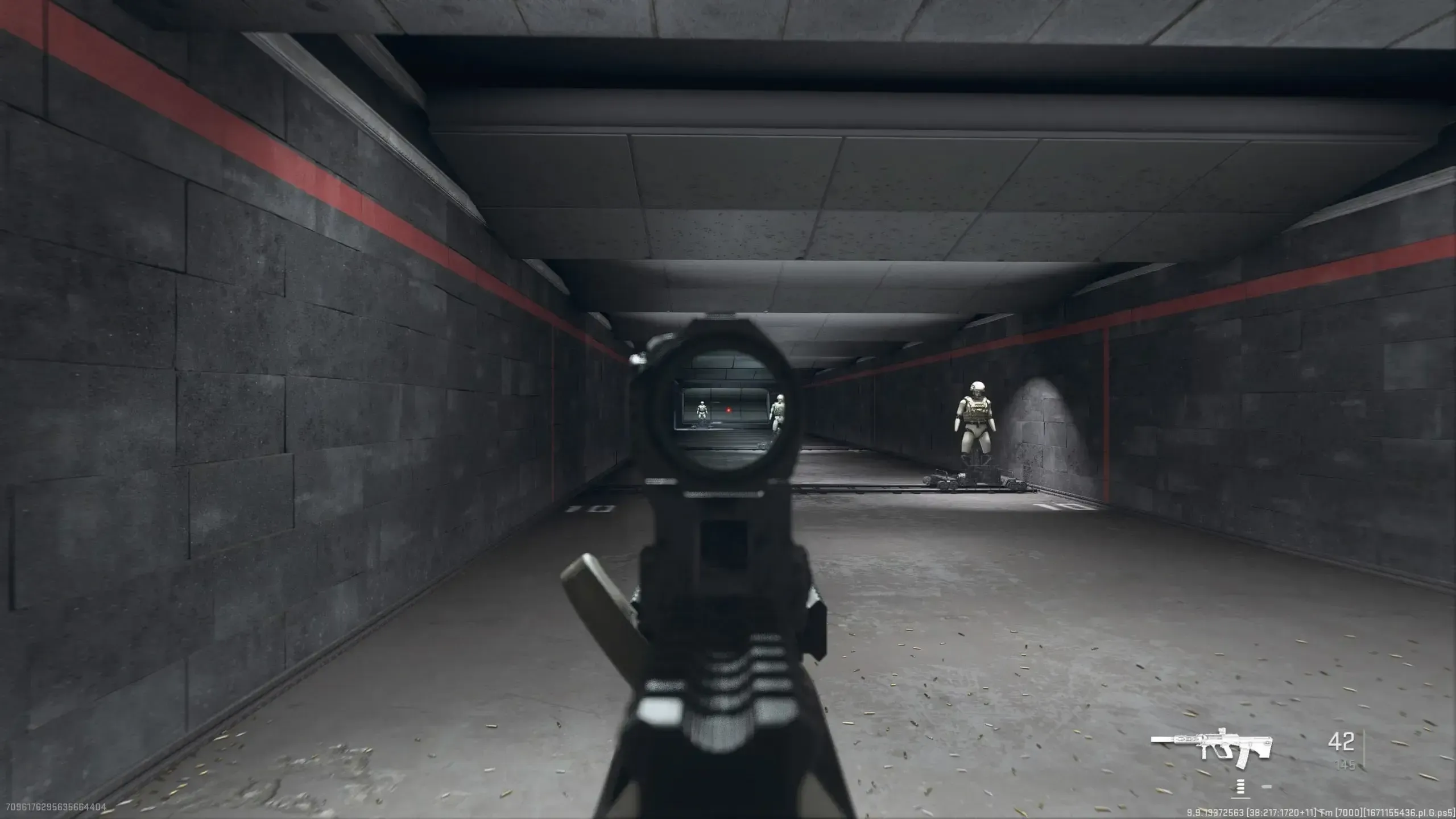Click the small dash icon beside the fire-mode bars
Viewport: 1456px width, 819px height.
(1266, 788)
